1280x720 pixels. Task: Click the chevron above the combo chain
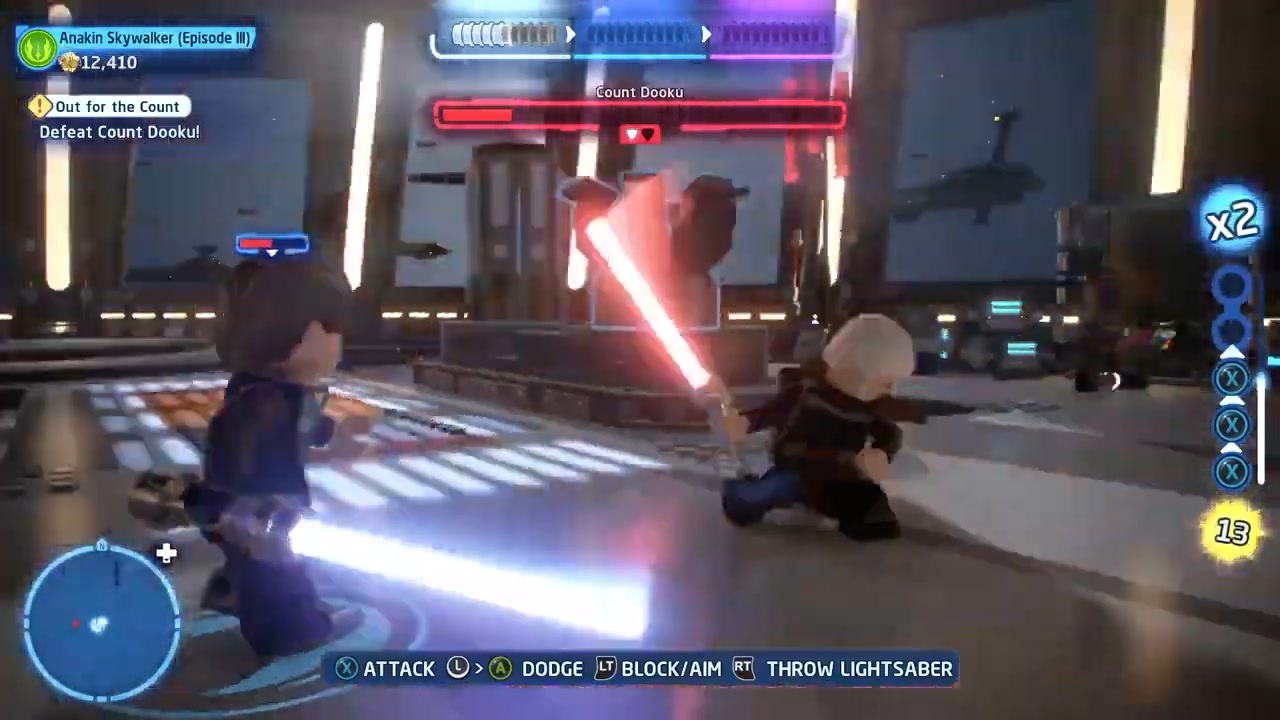coord(1232,351)
